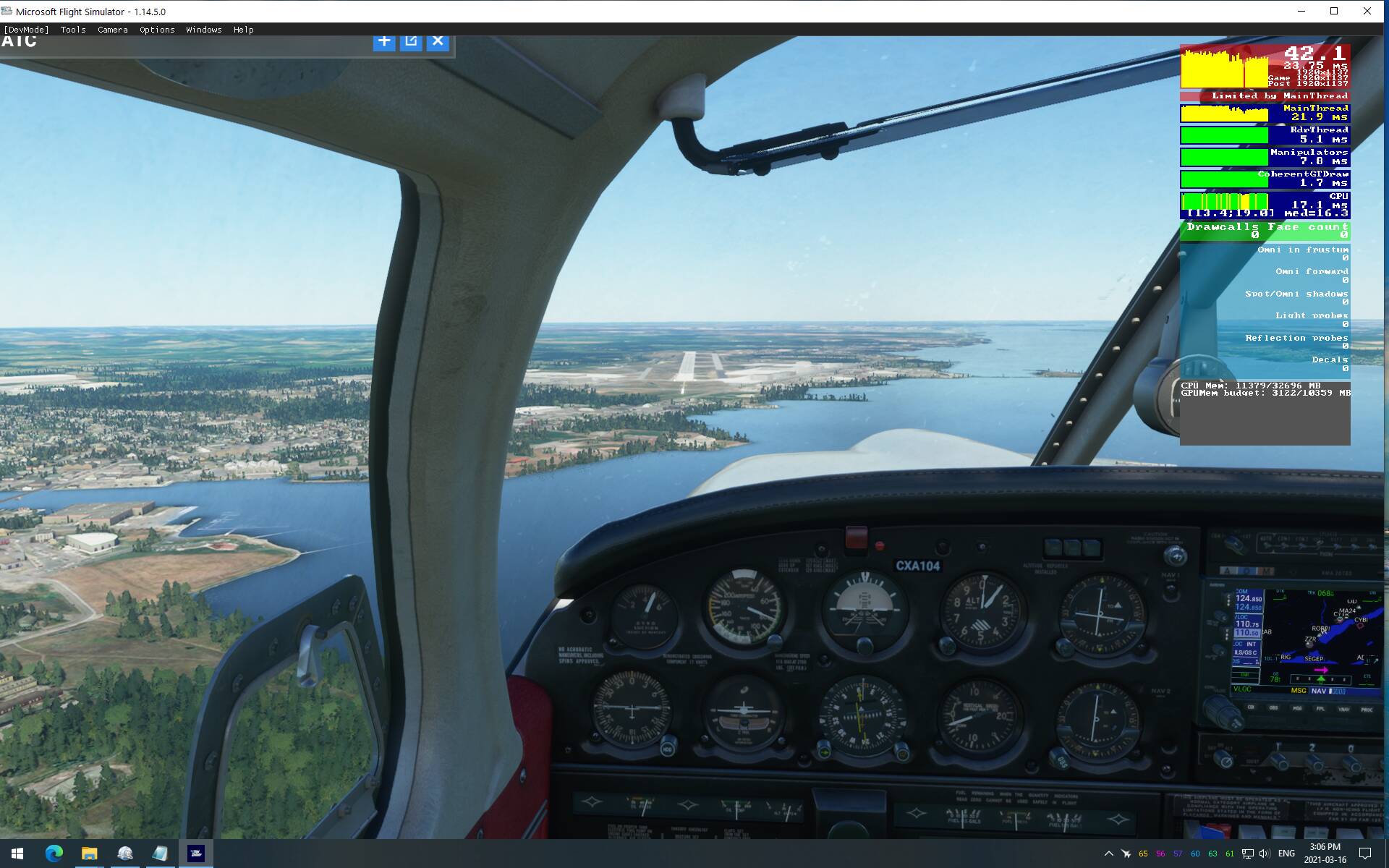1389x868 pixels.
Task: Click the pop-out icon on the ATC panel
Action: pos(411,41)
